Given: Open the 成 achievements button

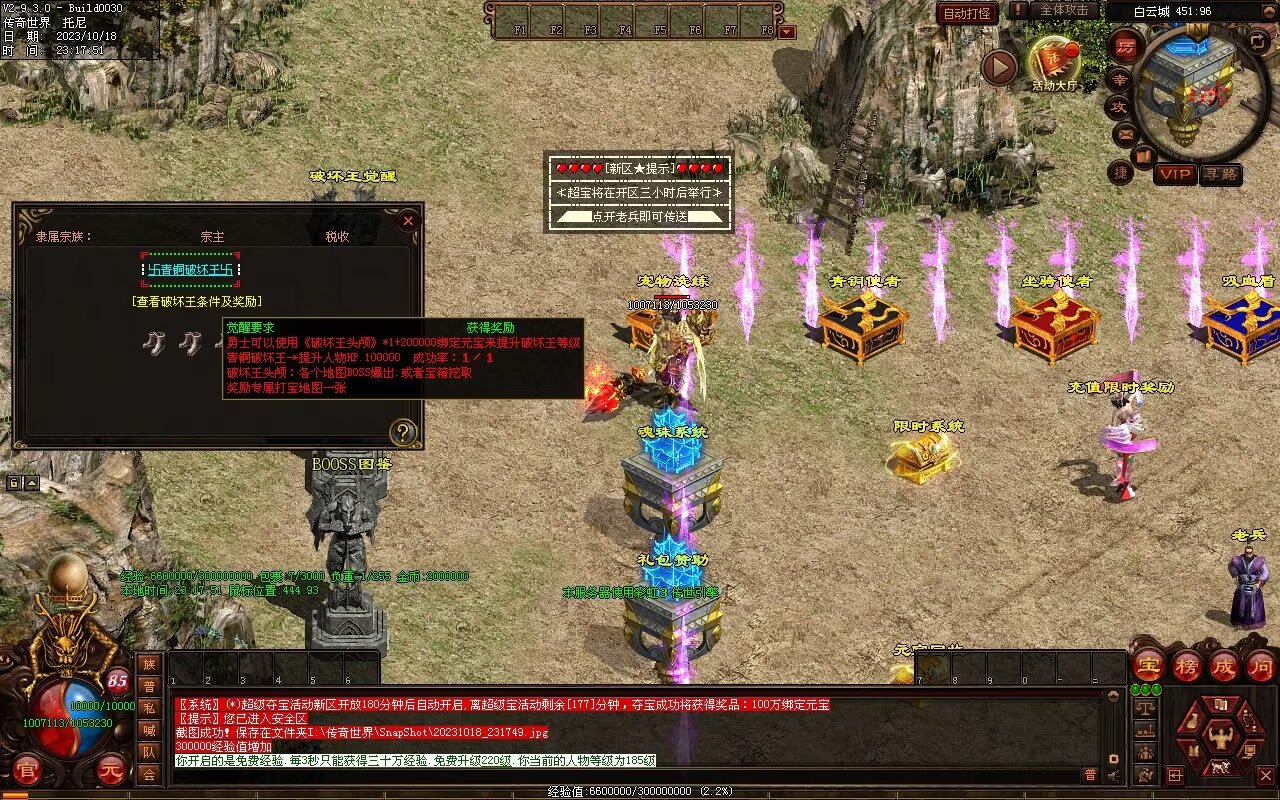Looking at the screenshot, I should tap(1224, 665).
